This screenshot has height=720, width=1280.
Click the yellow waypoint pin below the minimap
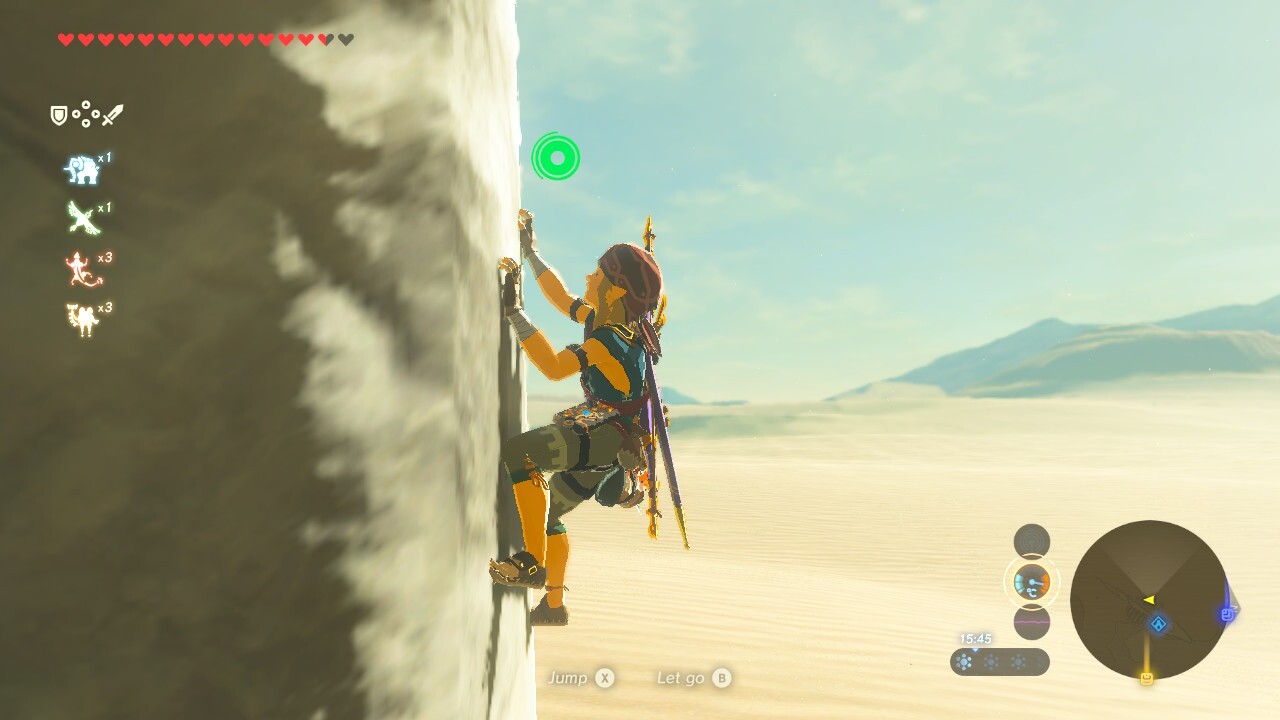[1148, 676]
